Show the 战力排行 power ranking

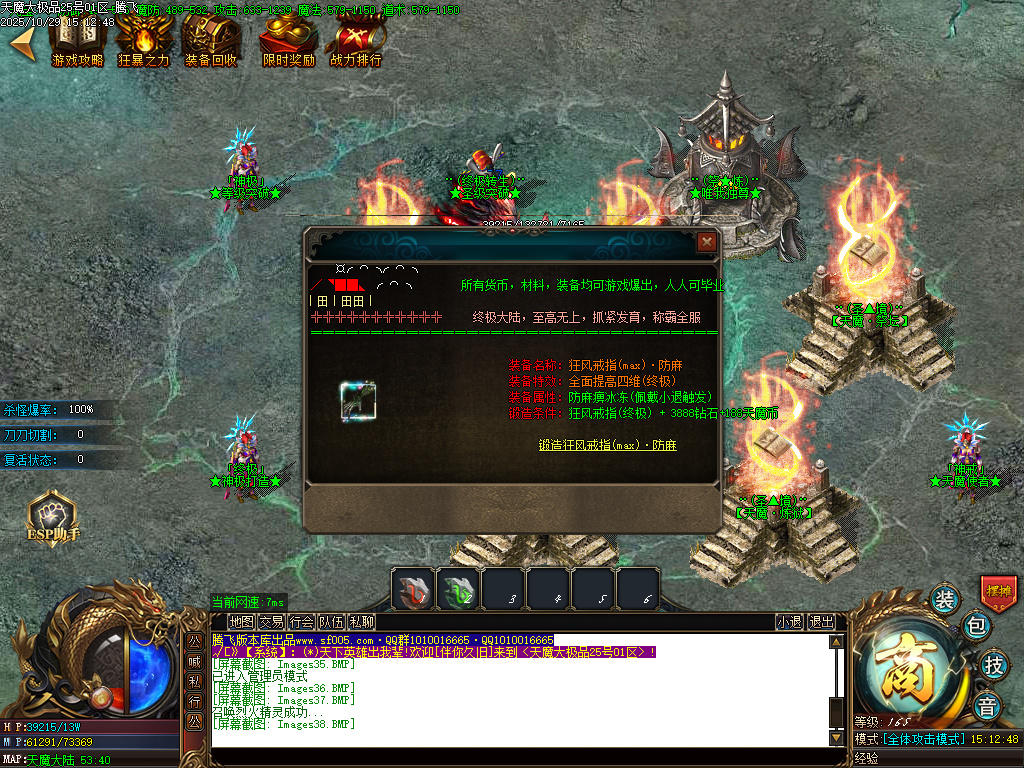356,43
